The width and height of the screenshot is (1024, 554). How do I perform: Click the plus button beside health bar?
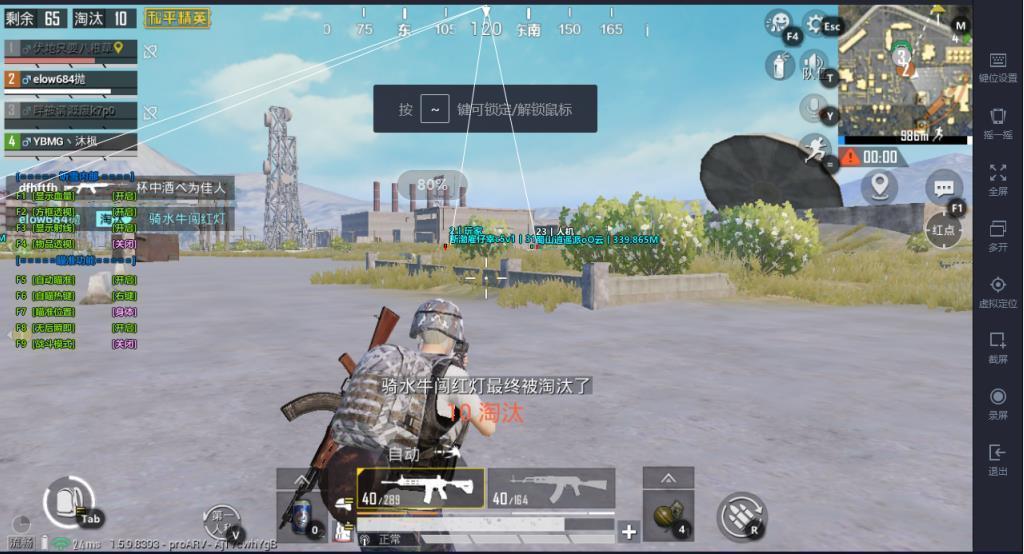[628, 532]
